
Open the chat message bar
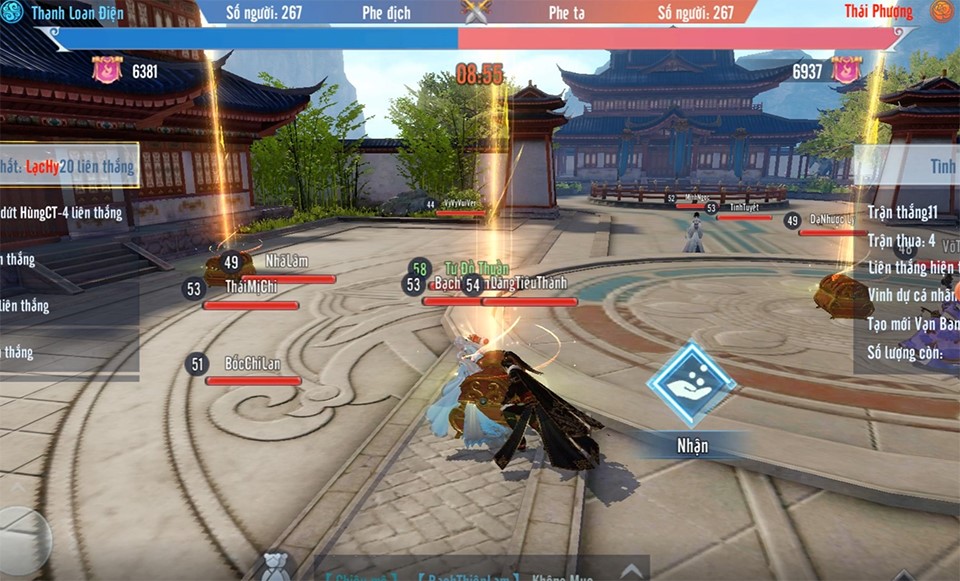coord(460,574)
